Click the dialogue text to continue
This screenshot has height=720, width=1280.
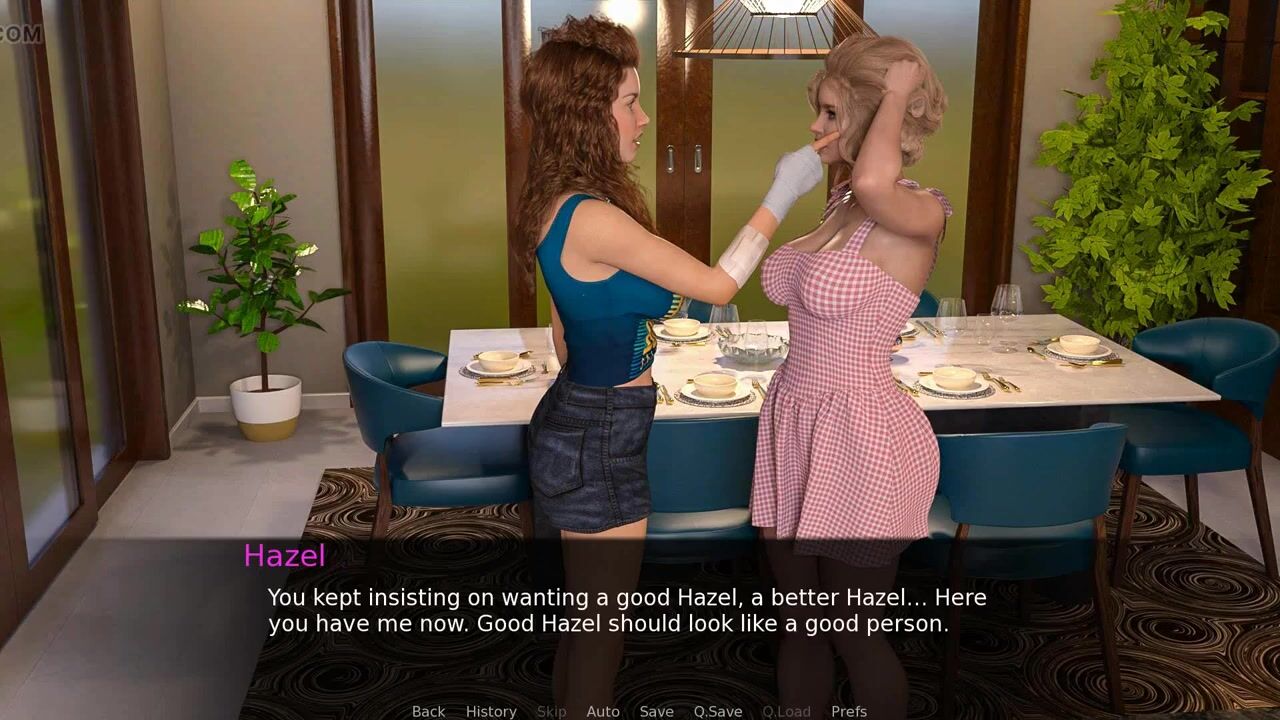click(x=627, y=611)
